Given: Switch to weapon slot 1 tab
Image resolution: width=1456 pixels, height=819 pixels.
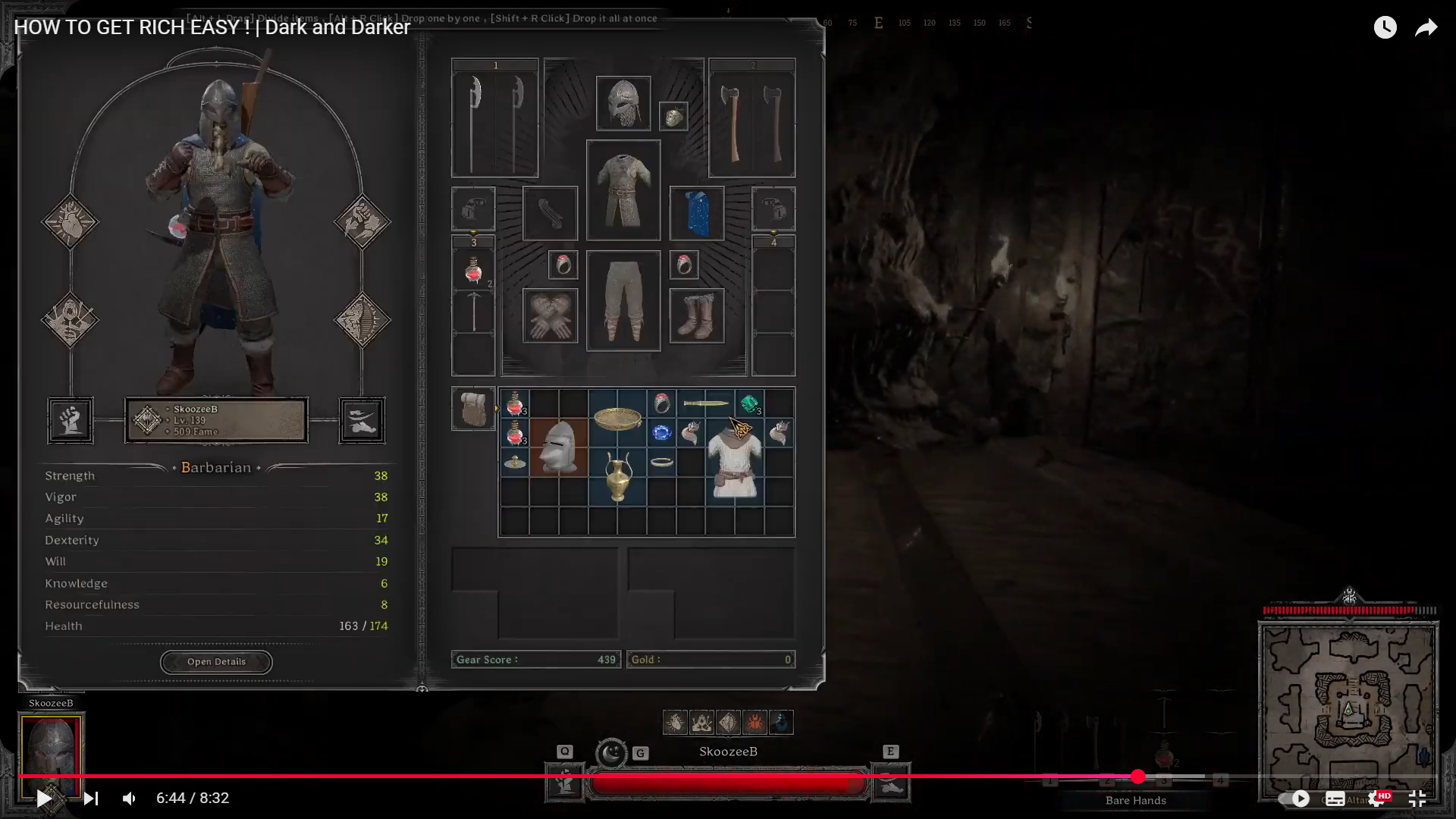Looking at the screenshot, I should (494, 64).
